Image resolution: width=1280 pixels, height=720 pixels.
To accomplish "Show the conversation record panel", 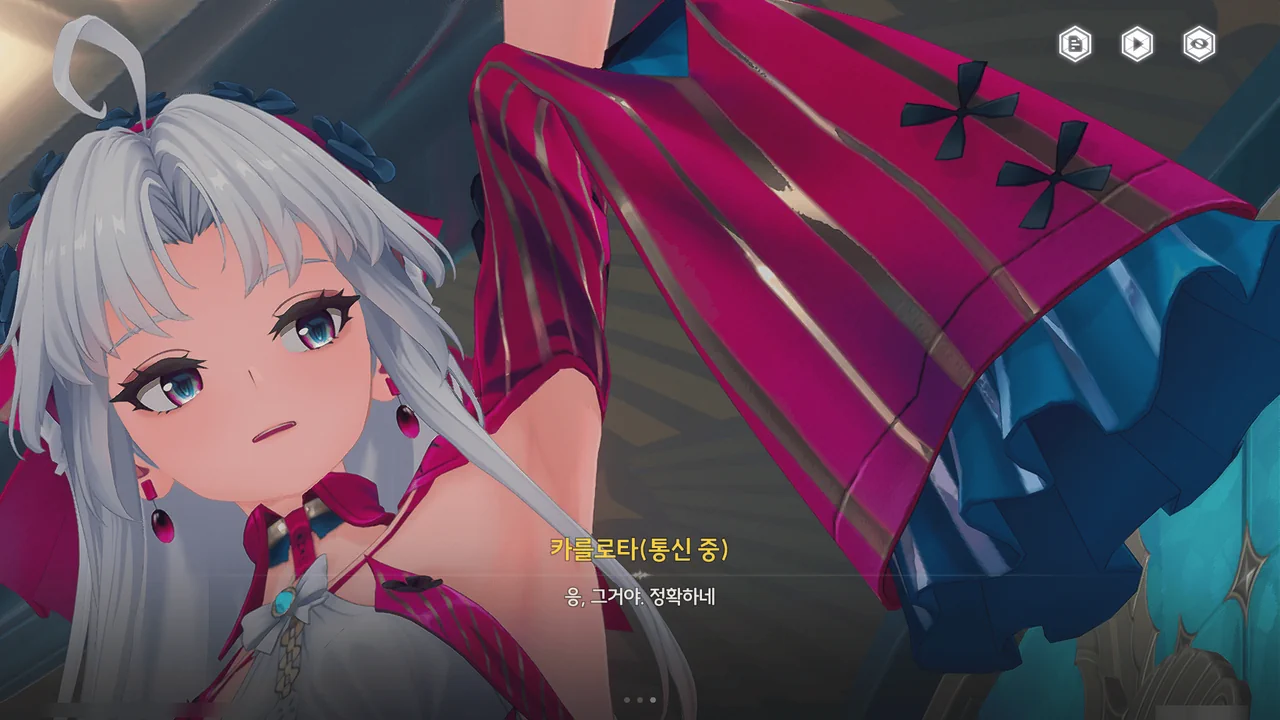I will tap(1073, 45).
